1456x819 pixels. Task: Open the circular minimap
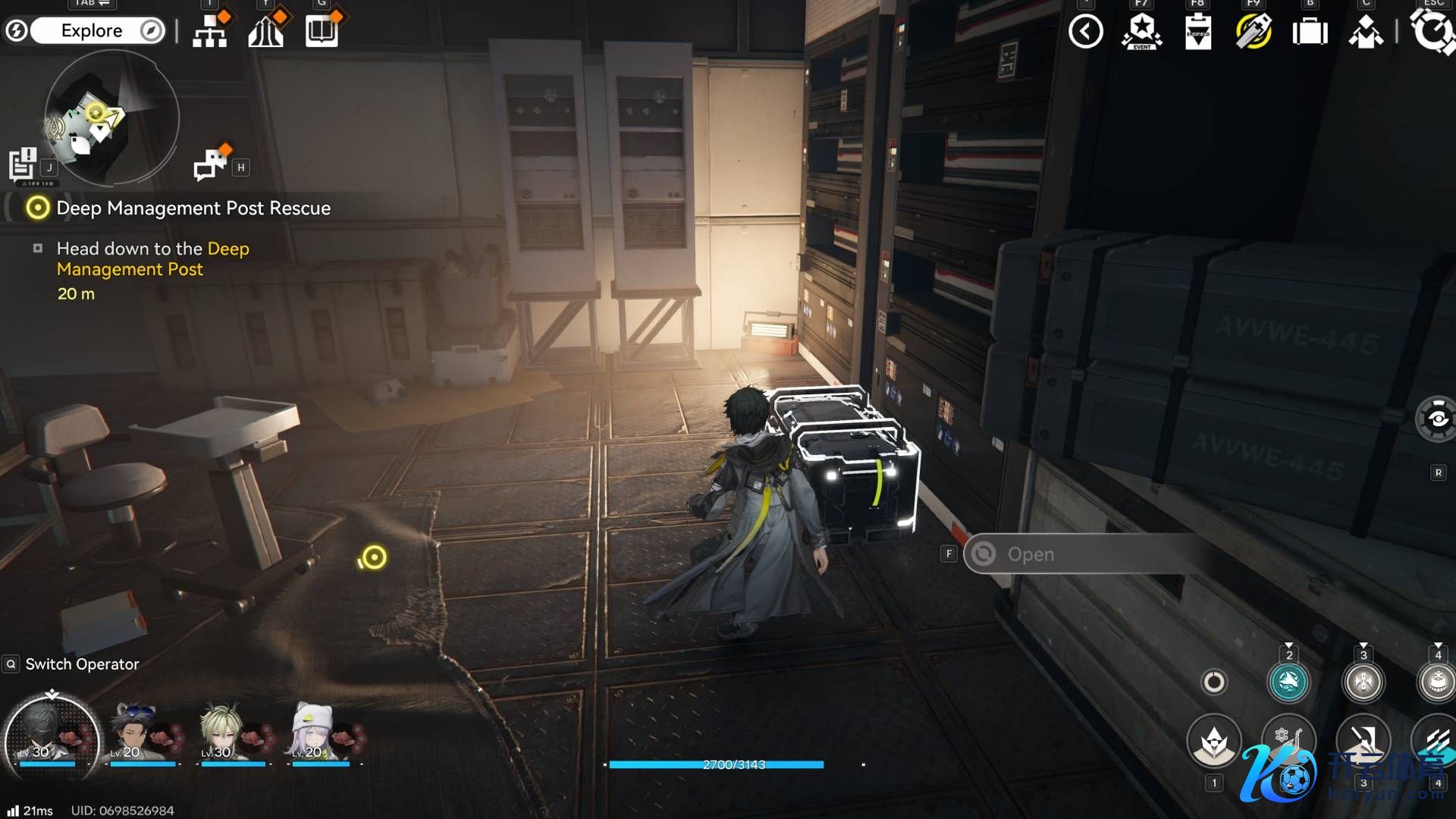(x=111, y=118)
